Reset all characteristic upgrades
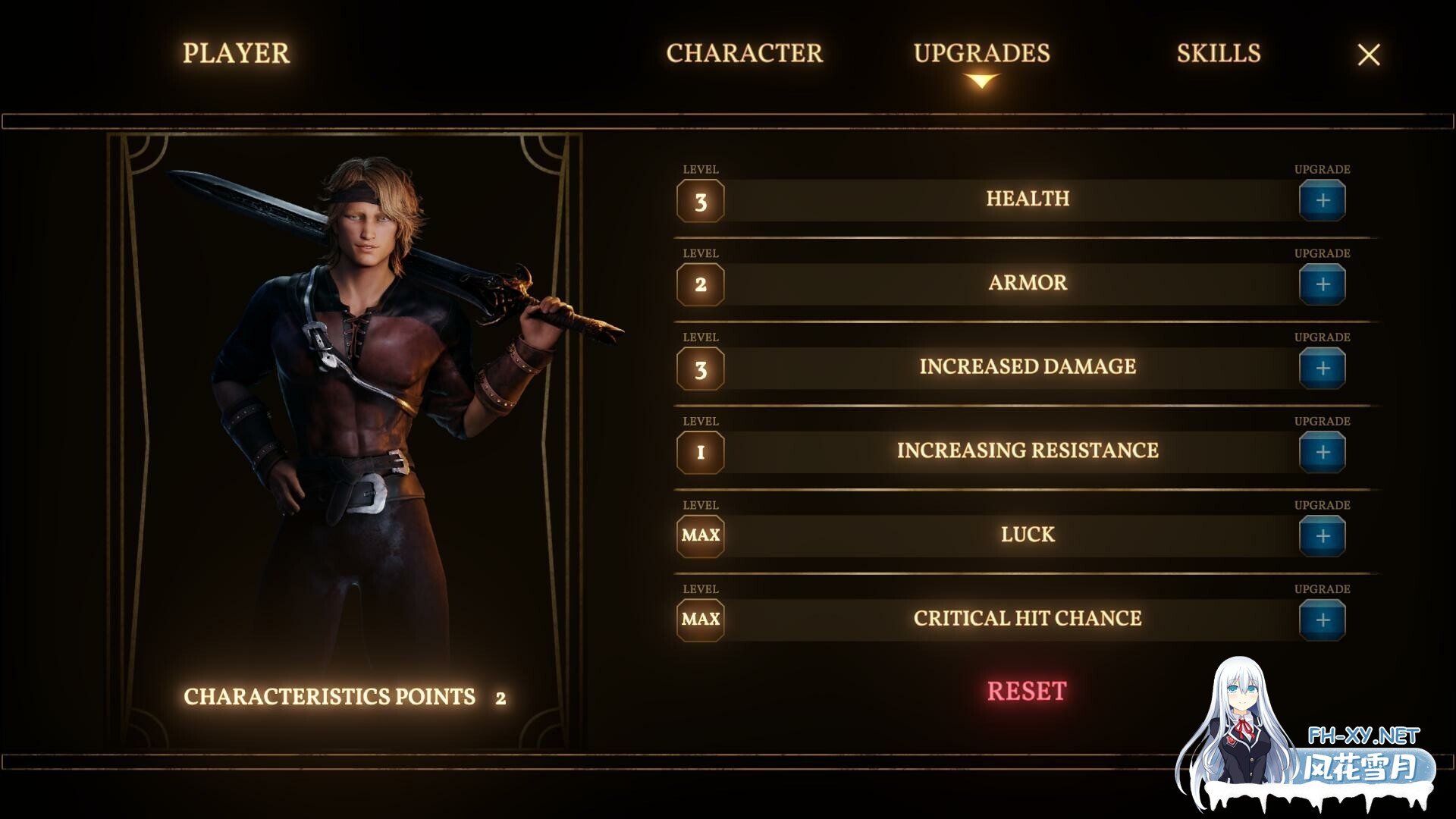 [1026, 691]
